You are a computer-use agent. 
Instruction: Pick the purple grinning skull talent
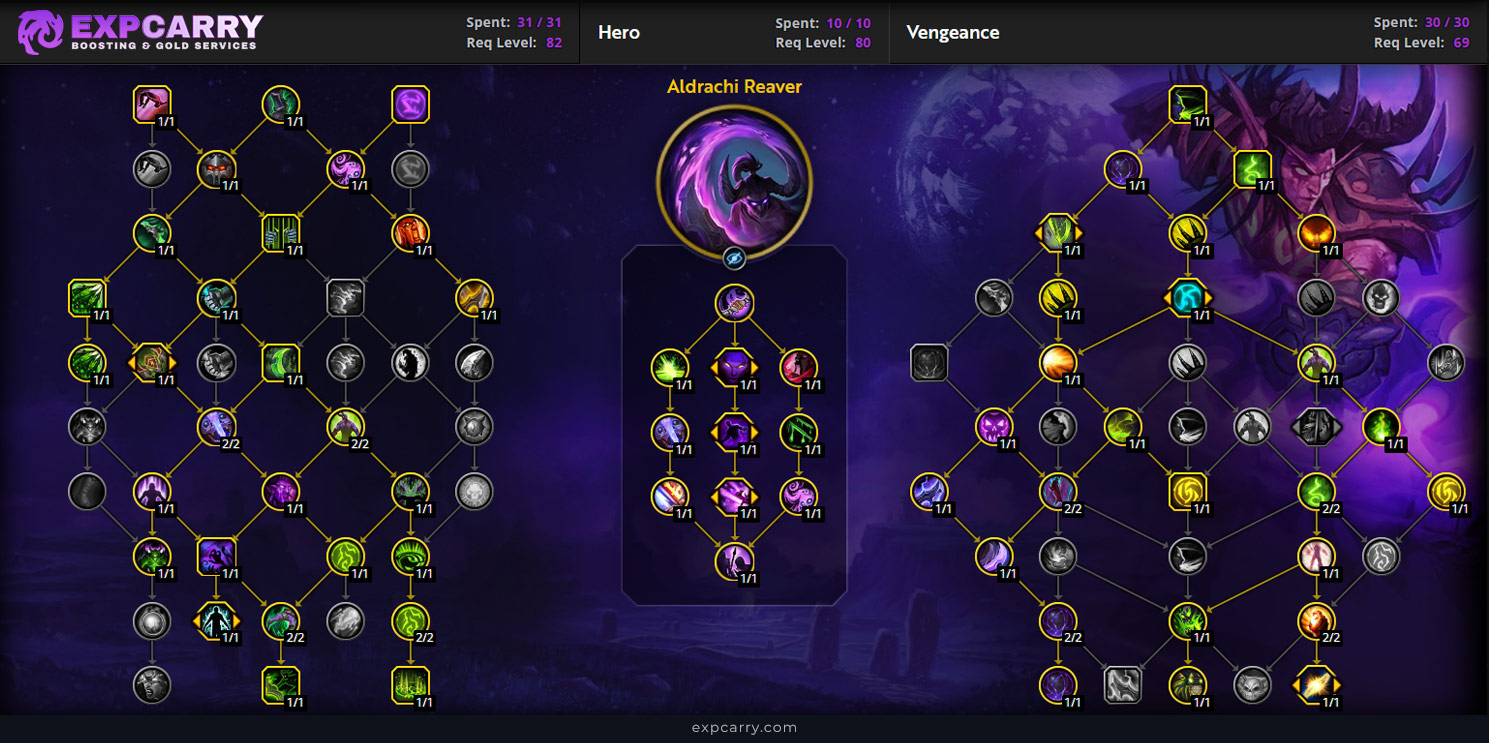[x=994, y=427]
